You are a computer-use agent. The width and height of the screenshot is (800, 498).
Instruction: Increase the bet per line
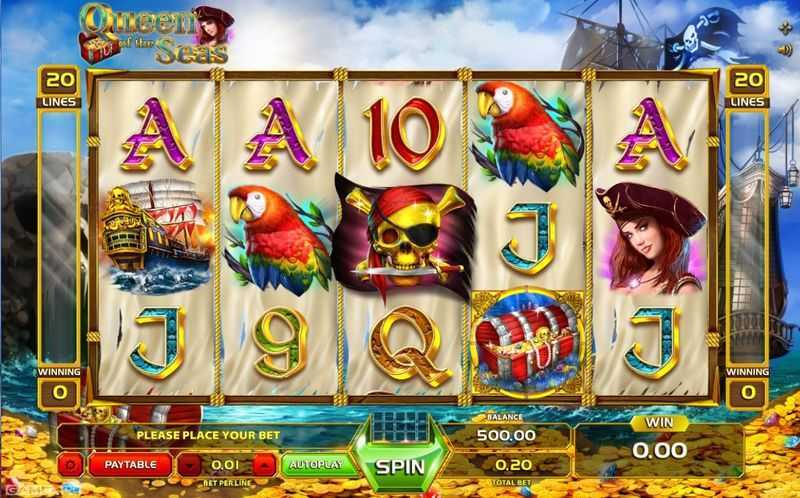(263, 464)
